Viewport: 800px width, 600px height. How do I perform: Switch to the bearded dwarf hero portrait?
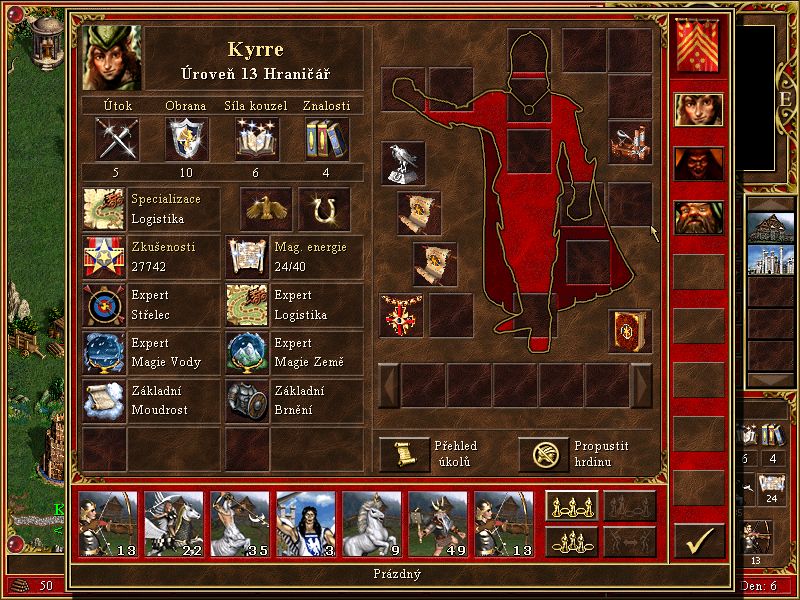[x=698, y=216]
